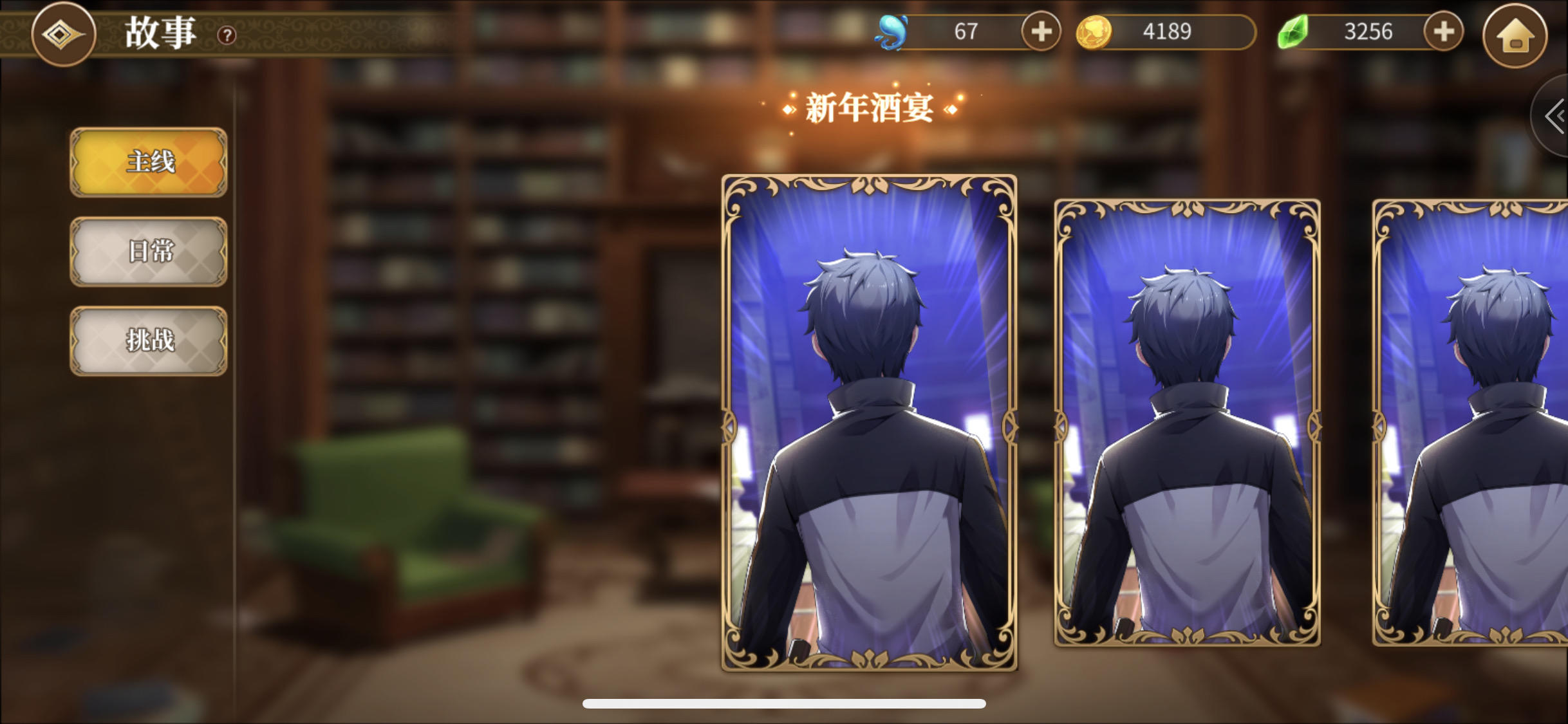The height and width of the screenshot is (724, 1568).
Task: Tap the plus icon beside the green gems
Action: coord(1443,31)
